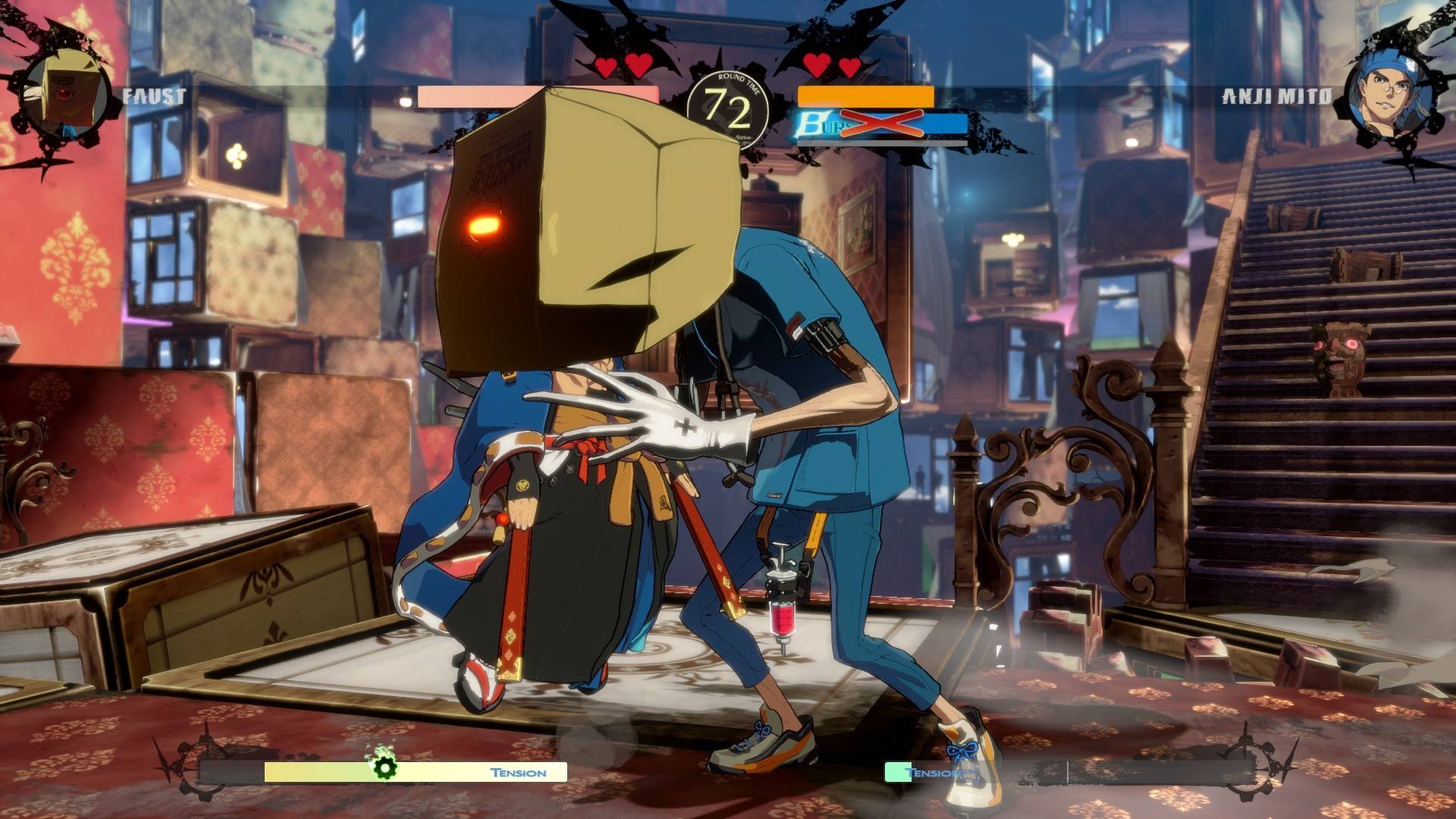This screenshot has width=1456, height=819.
Task: Click the orange X Burst marker
Action: pos(882,121)
